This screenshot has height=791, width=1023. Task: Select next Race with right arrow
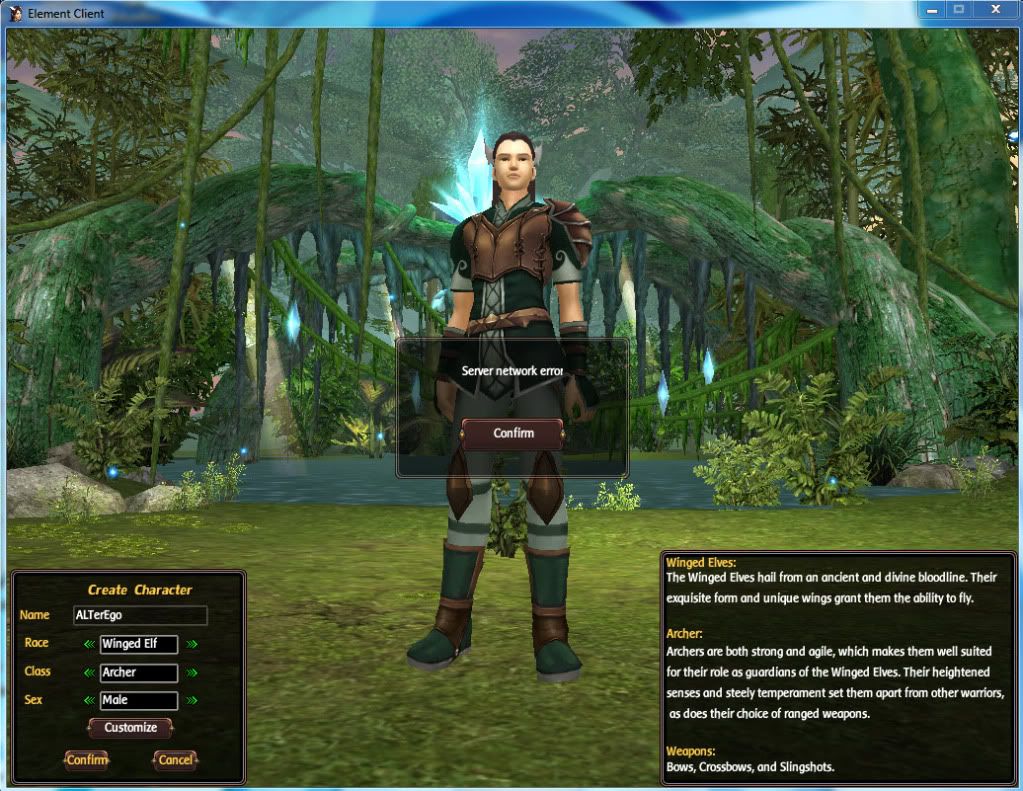pos(191,644)
